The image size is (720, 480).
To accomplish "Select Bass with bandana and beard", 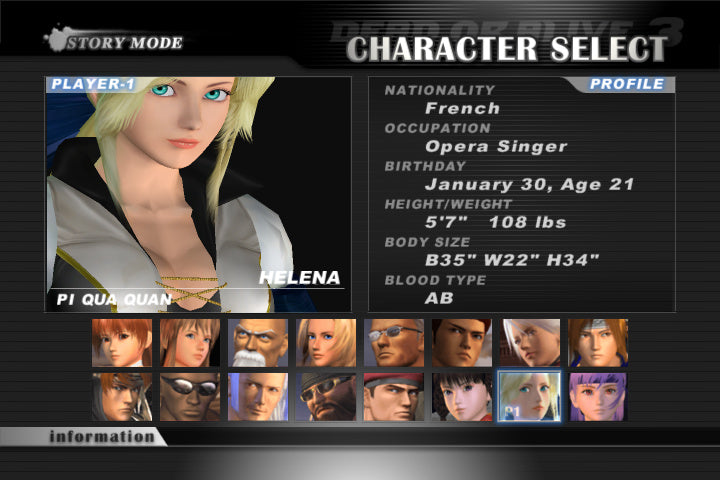I will 326,397.
